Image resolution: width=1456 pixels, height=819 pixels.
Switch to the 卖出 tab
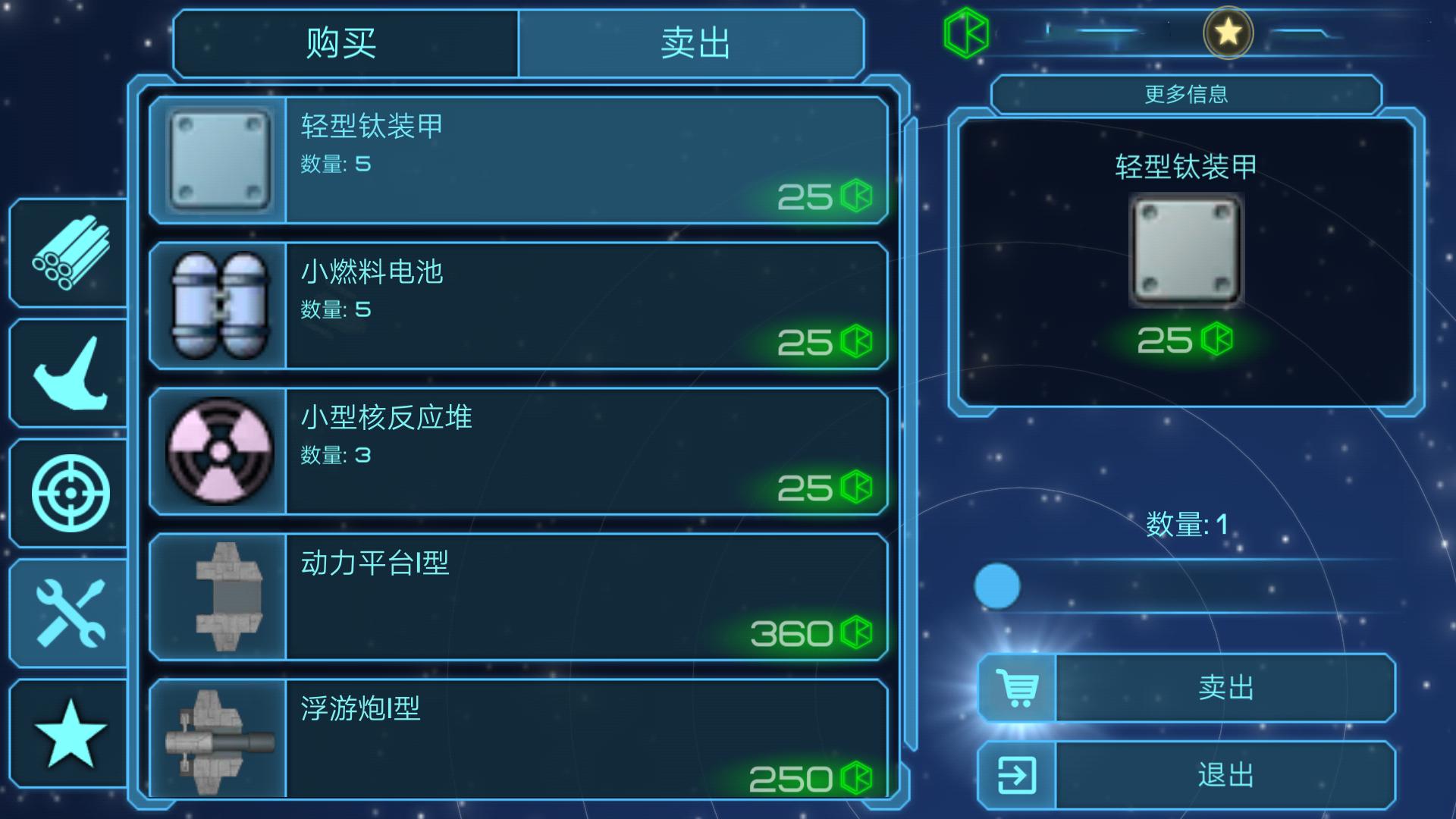(692, 43)
